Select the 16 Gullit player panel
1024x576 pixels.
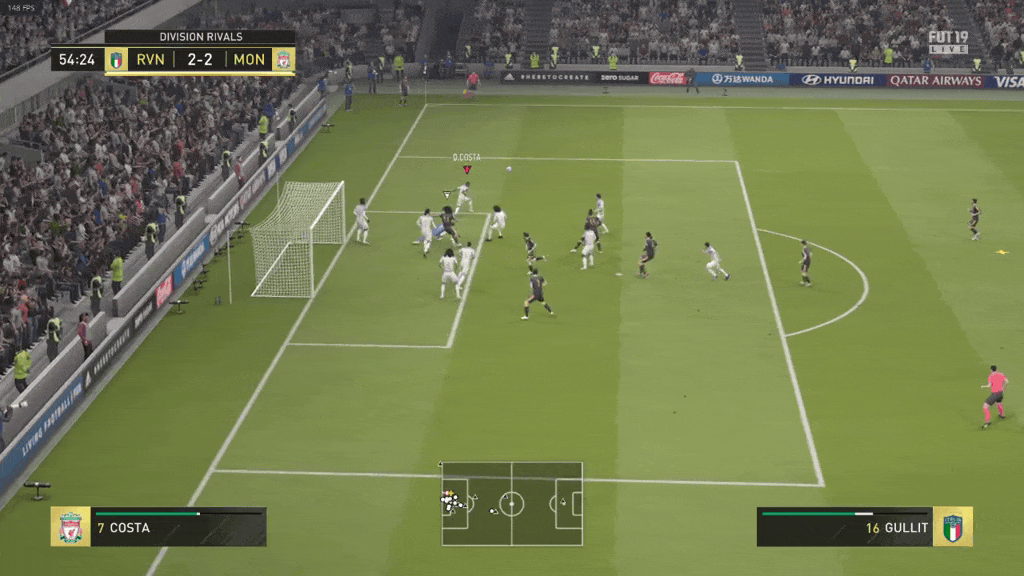(x=845, y=527)
